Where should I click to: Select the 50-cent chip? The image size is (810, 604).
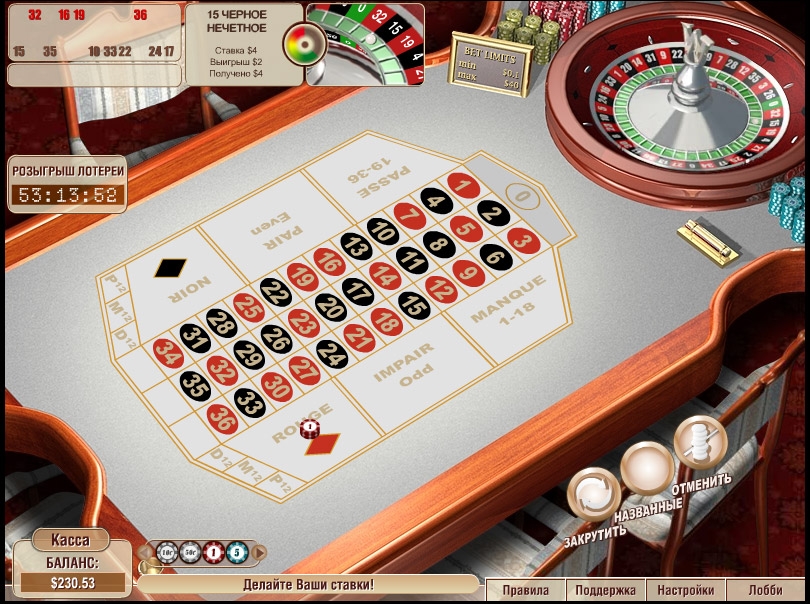pyautogui.click(x=190, y=551)
